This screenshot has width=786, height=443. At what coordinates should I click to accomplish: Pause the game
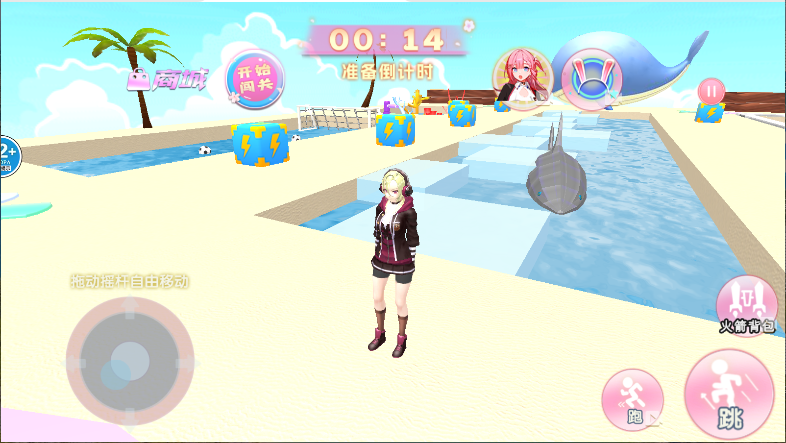[711, 90]
